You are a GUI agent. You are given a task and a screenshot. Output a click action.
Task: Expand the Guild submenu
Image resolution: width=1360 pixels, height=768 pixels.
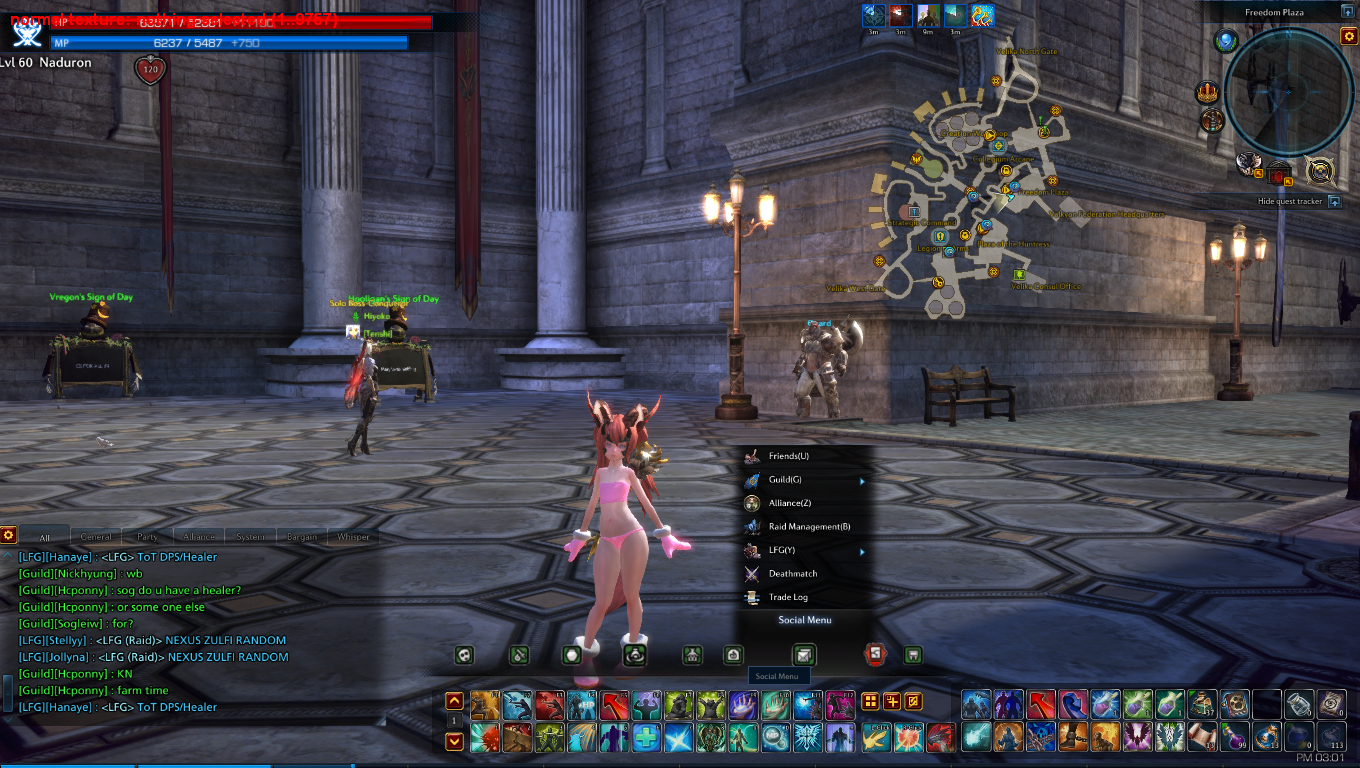point(789,480)
